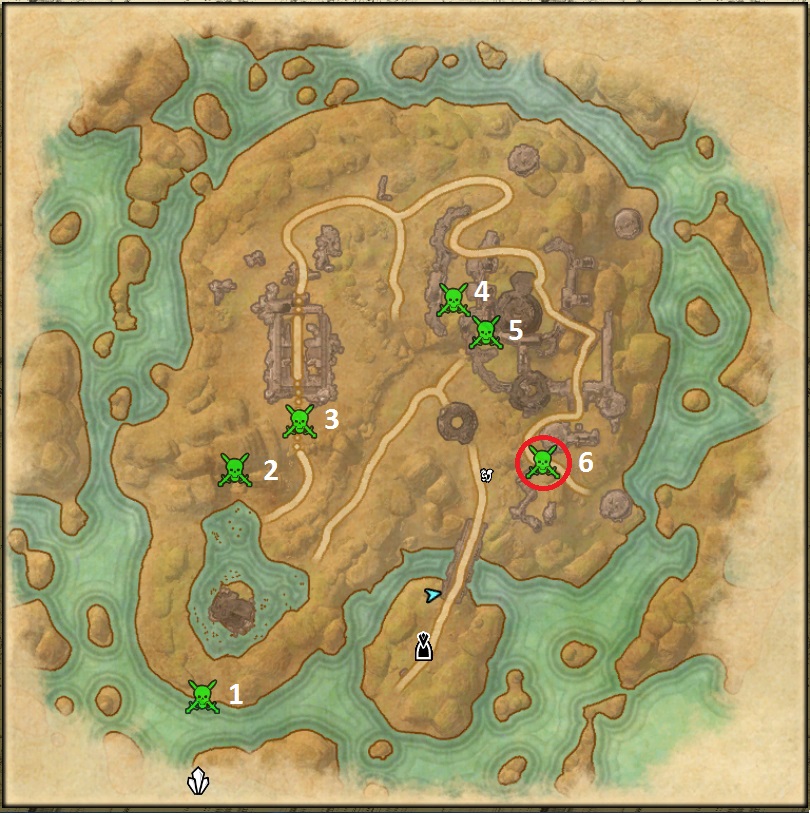Click the white crystal skyshard marker
The image size is (810, 813).
coord(199,781)
